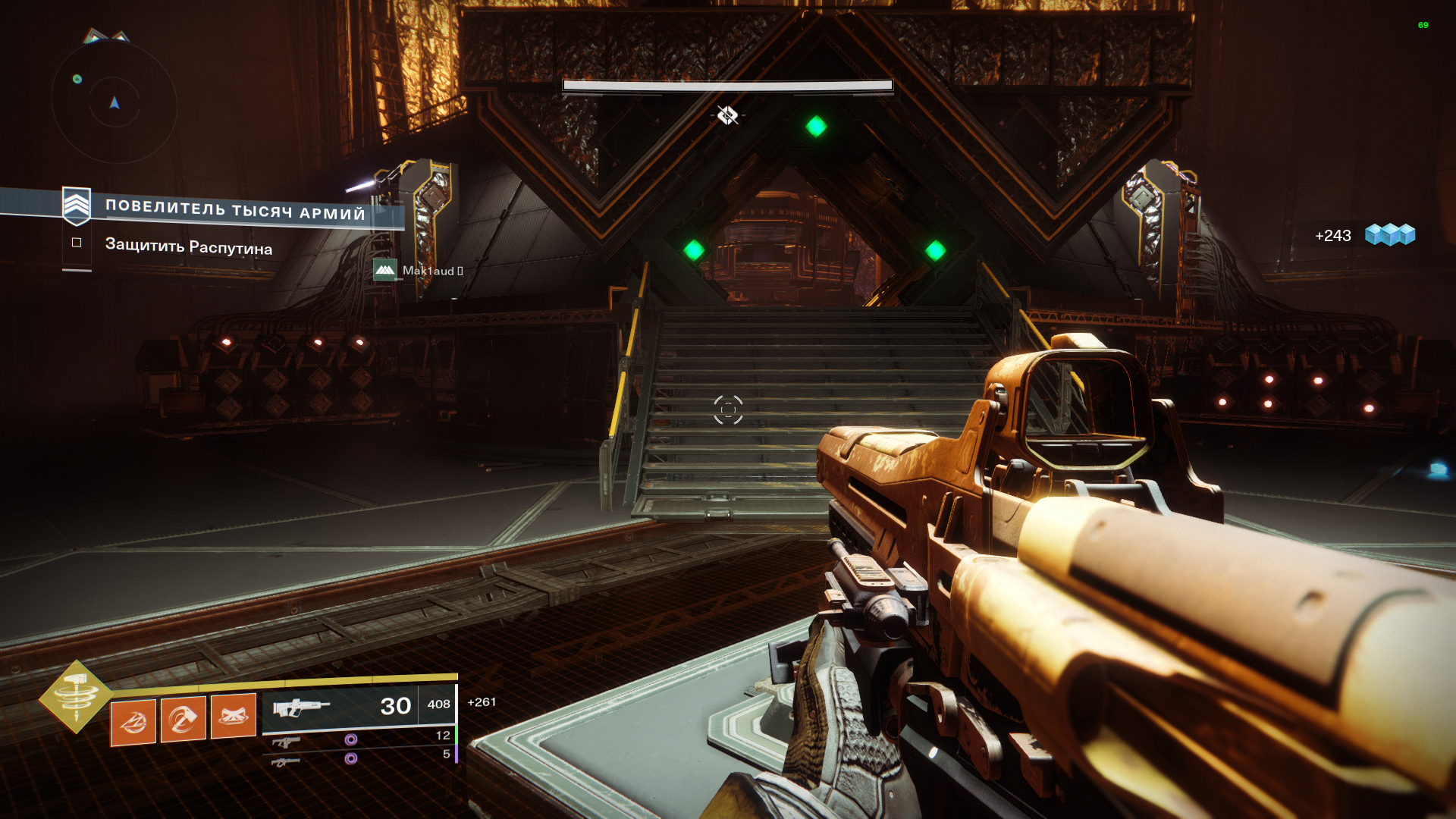Open the radar in the corner
The image size is (1456, 819).
(115, 102)
